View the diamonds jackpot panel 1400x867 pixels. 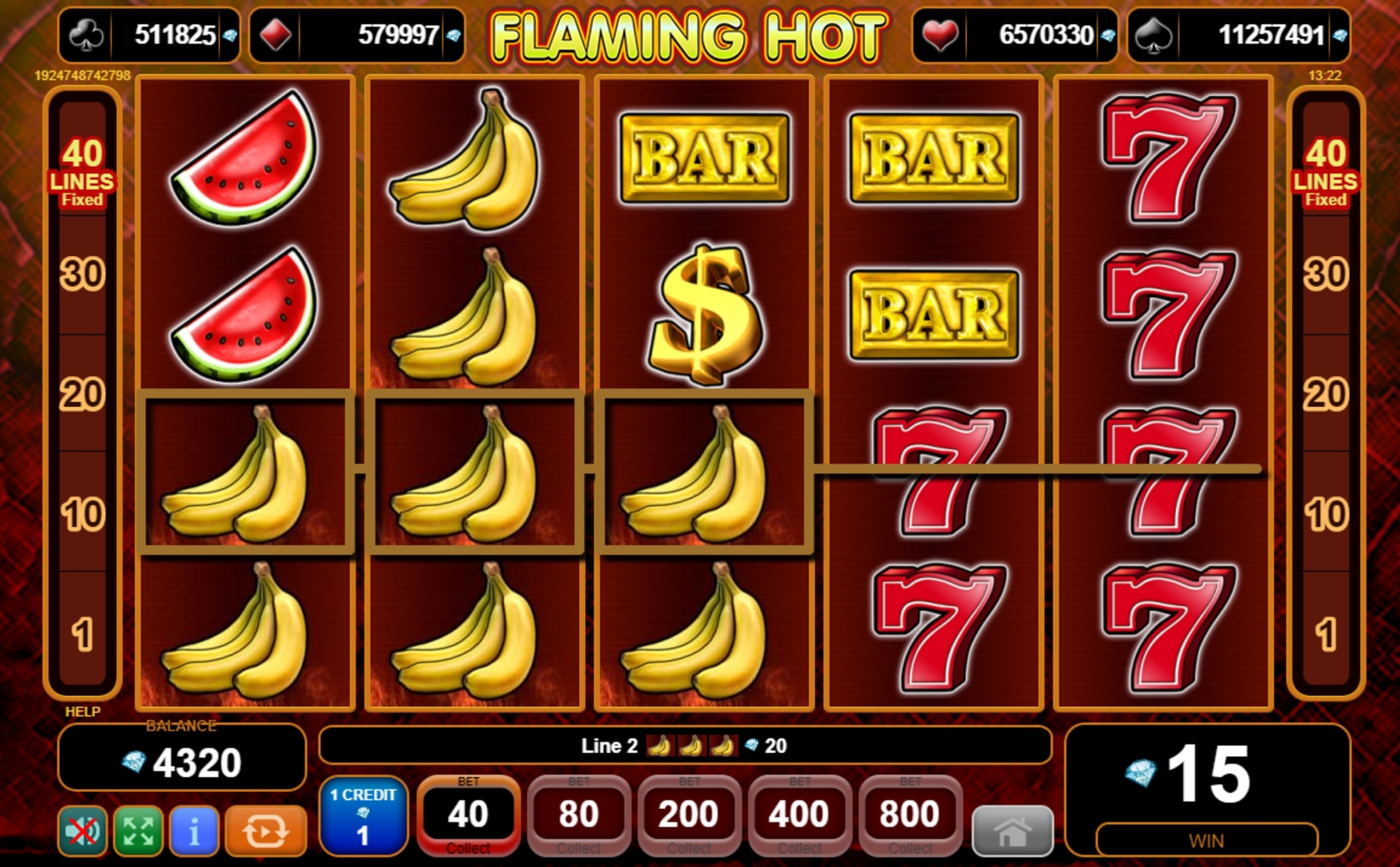click(x=357, y=35)
